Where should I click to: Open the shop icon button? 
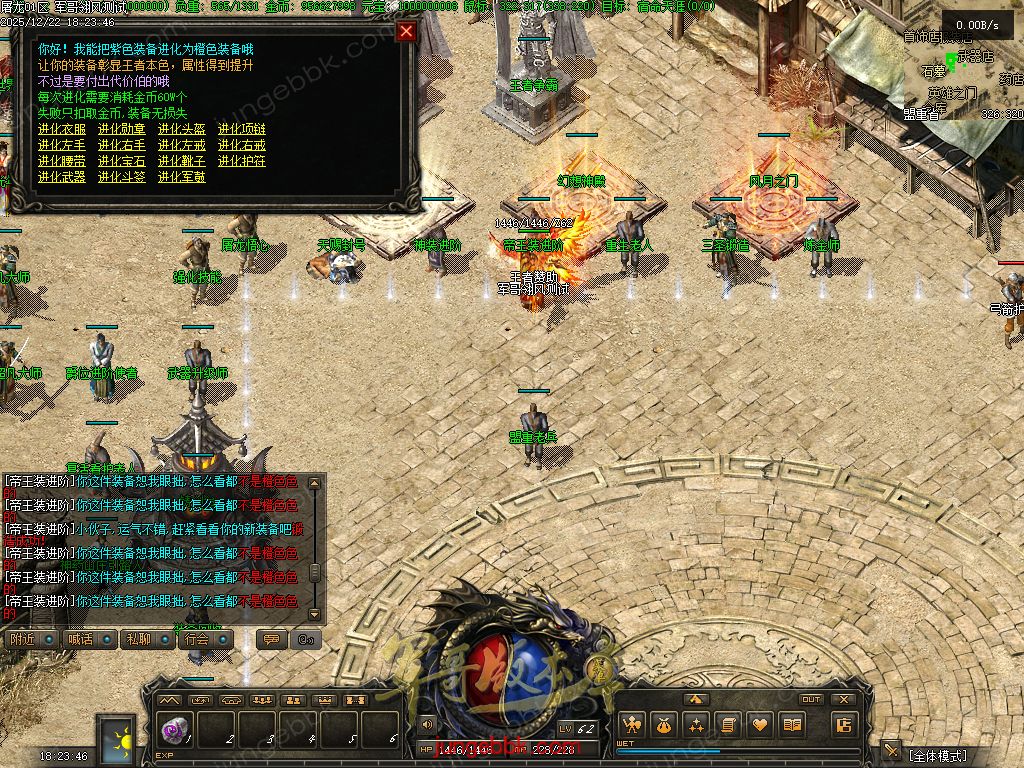coord(845,725)
